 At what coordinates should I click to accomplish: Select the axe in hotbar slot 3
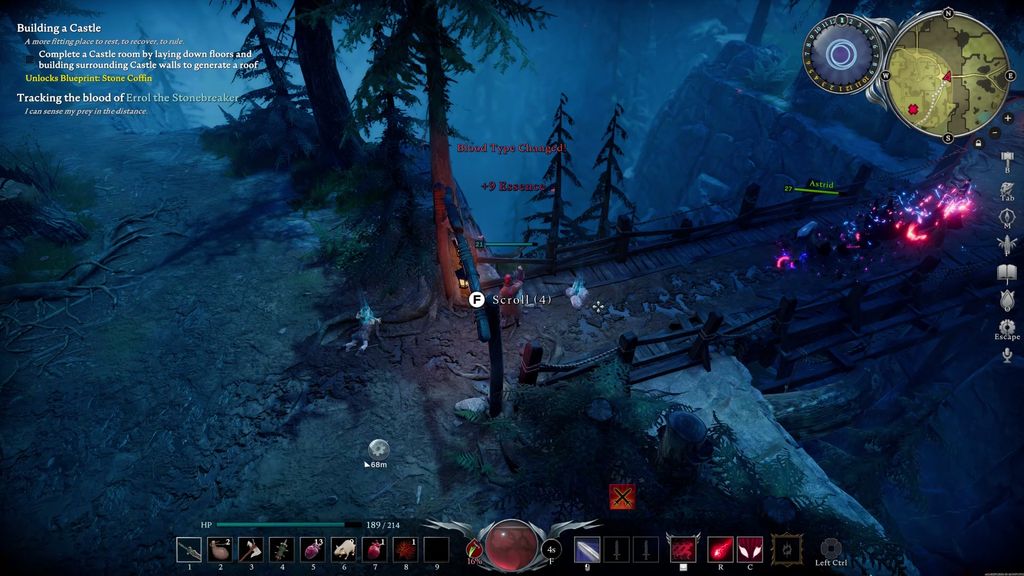(251, 549)
